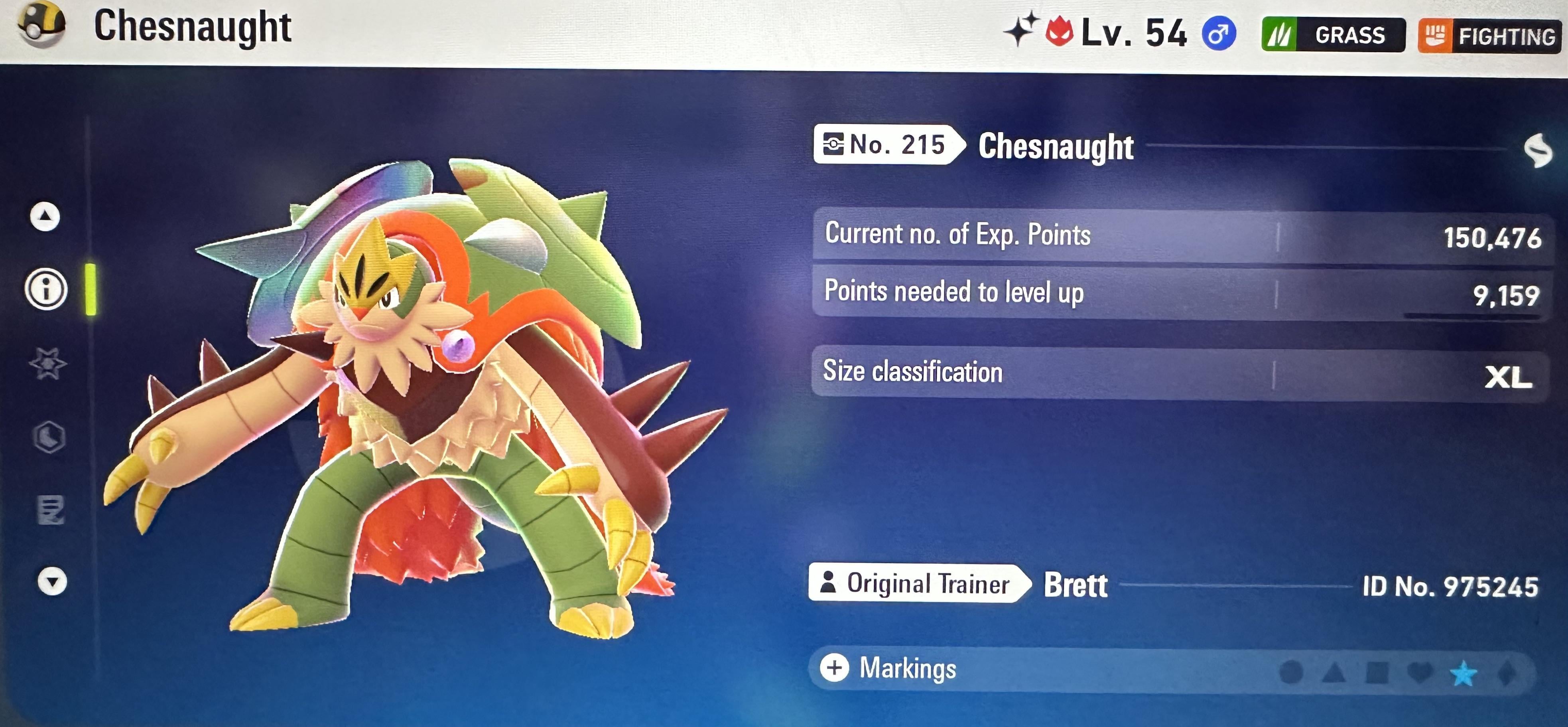The width and height of the screenshot is (1568, 727).
Task: Toggle the circle marking
Action: click(x=1291, y=673)
